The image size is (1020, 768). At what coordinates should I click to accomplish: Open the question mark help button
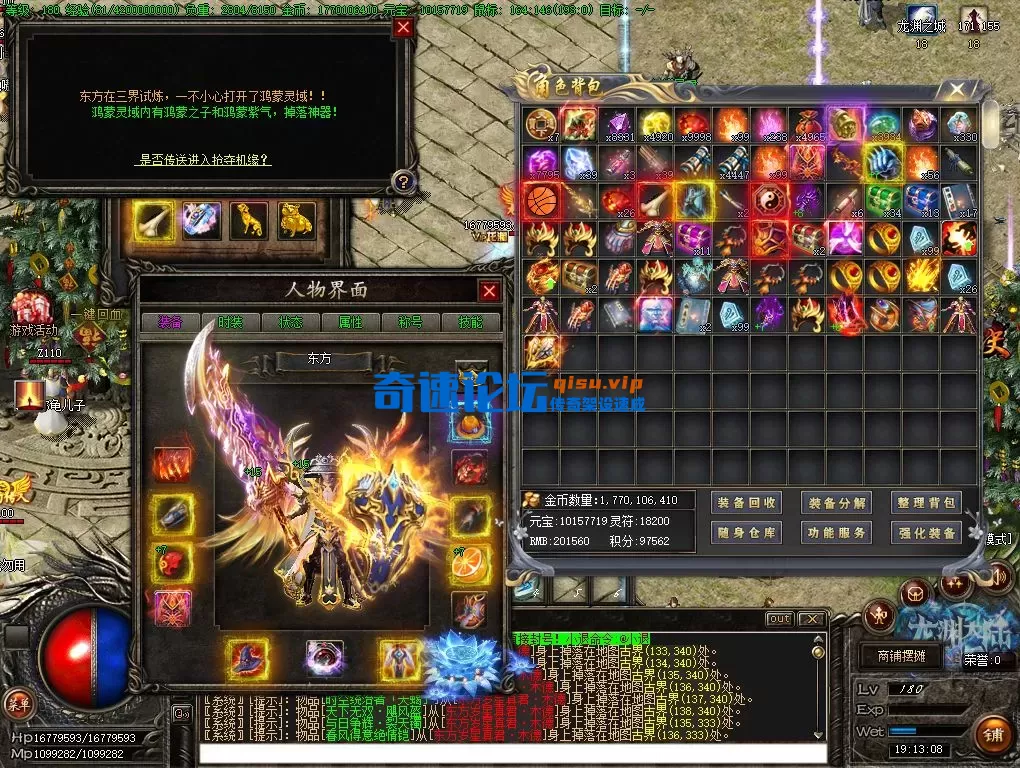point(402,181)
